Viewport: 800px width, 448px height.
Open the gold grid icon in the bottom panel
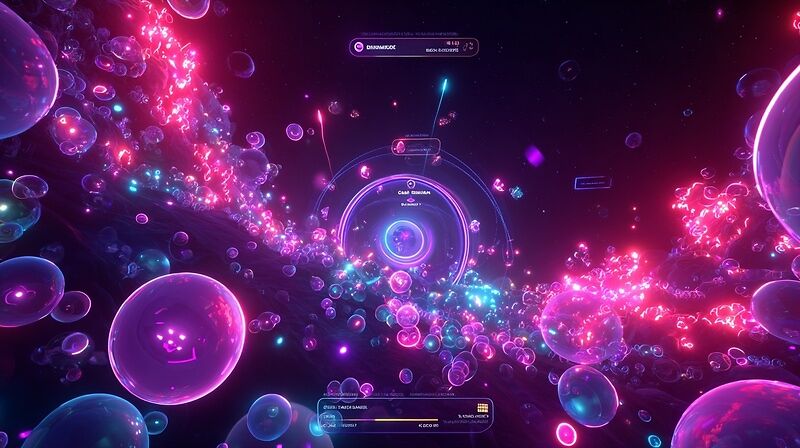click(483, 407)
